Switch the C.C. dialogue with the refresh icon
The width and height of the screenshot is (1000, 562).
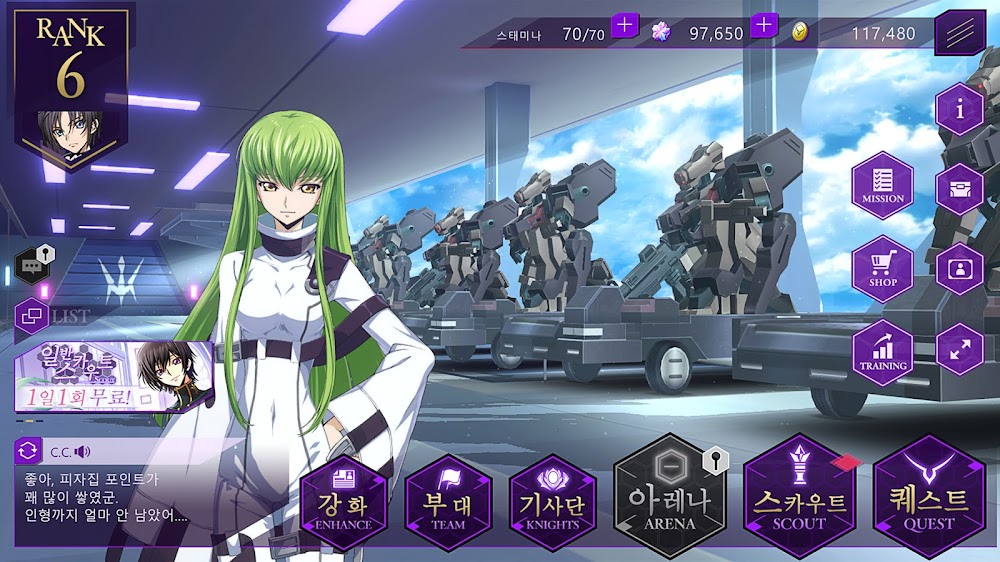point(29,451)
